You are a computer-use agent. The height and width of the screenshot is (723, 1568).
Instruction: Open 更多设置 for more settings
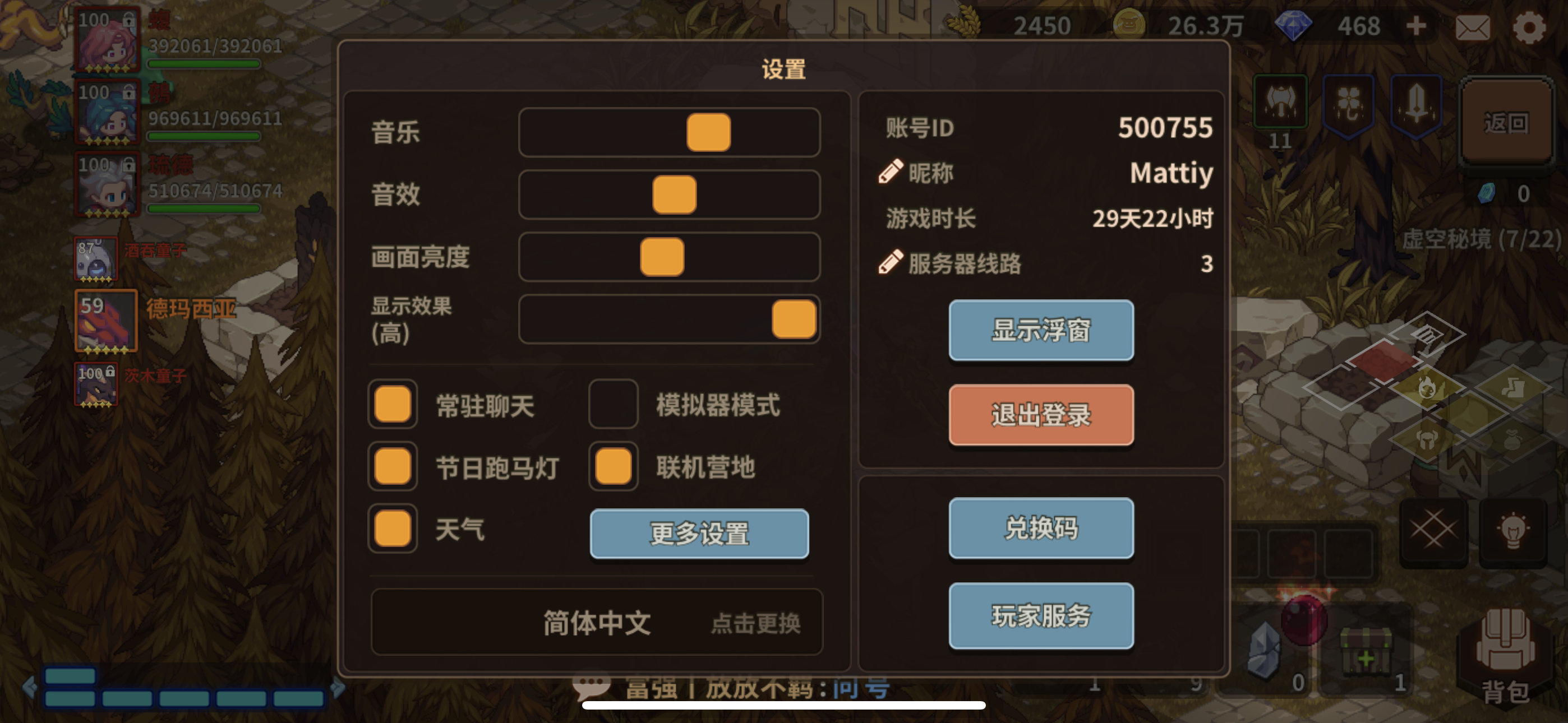pos(699,534)
